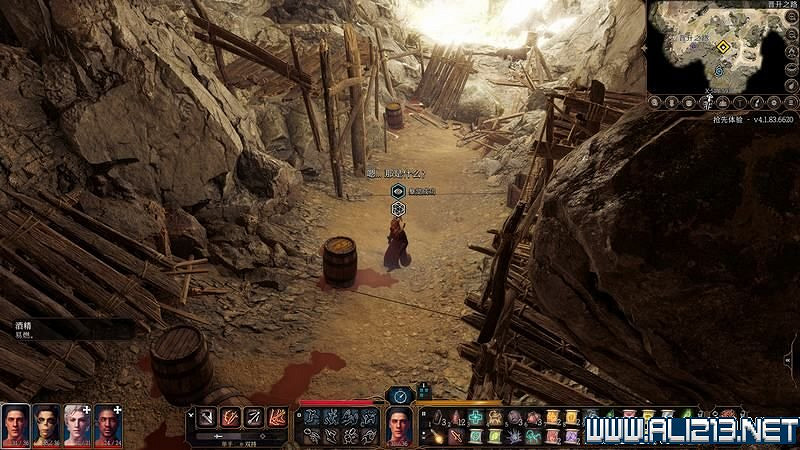The image size is (800, 450).
Task: Click the round clock icon above hotbar
Action: pyautogui.click(x=399, y=394)
